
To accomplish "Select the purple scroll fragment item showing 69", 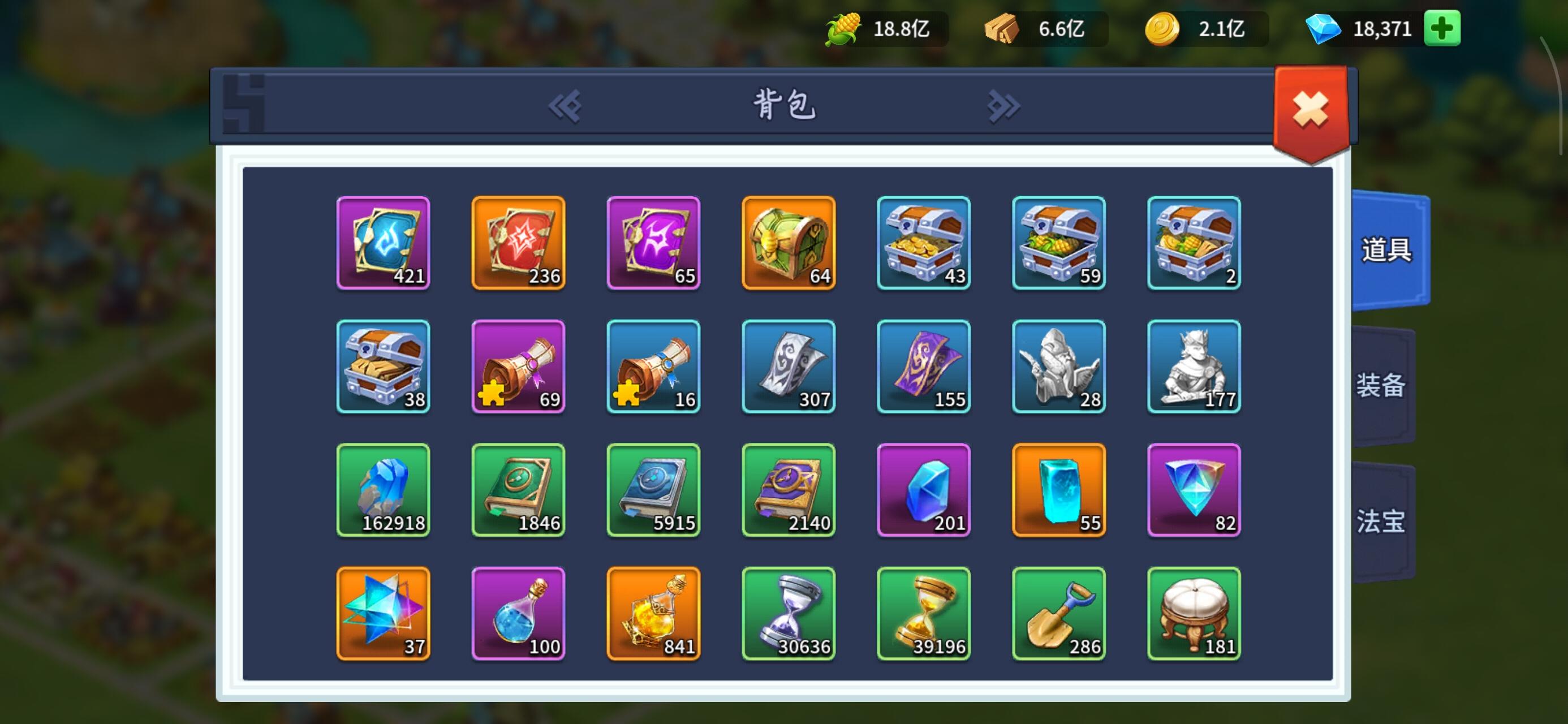I will click(x=518, y=367).
